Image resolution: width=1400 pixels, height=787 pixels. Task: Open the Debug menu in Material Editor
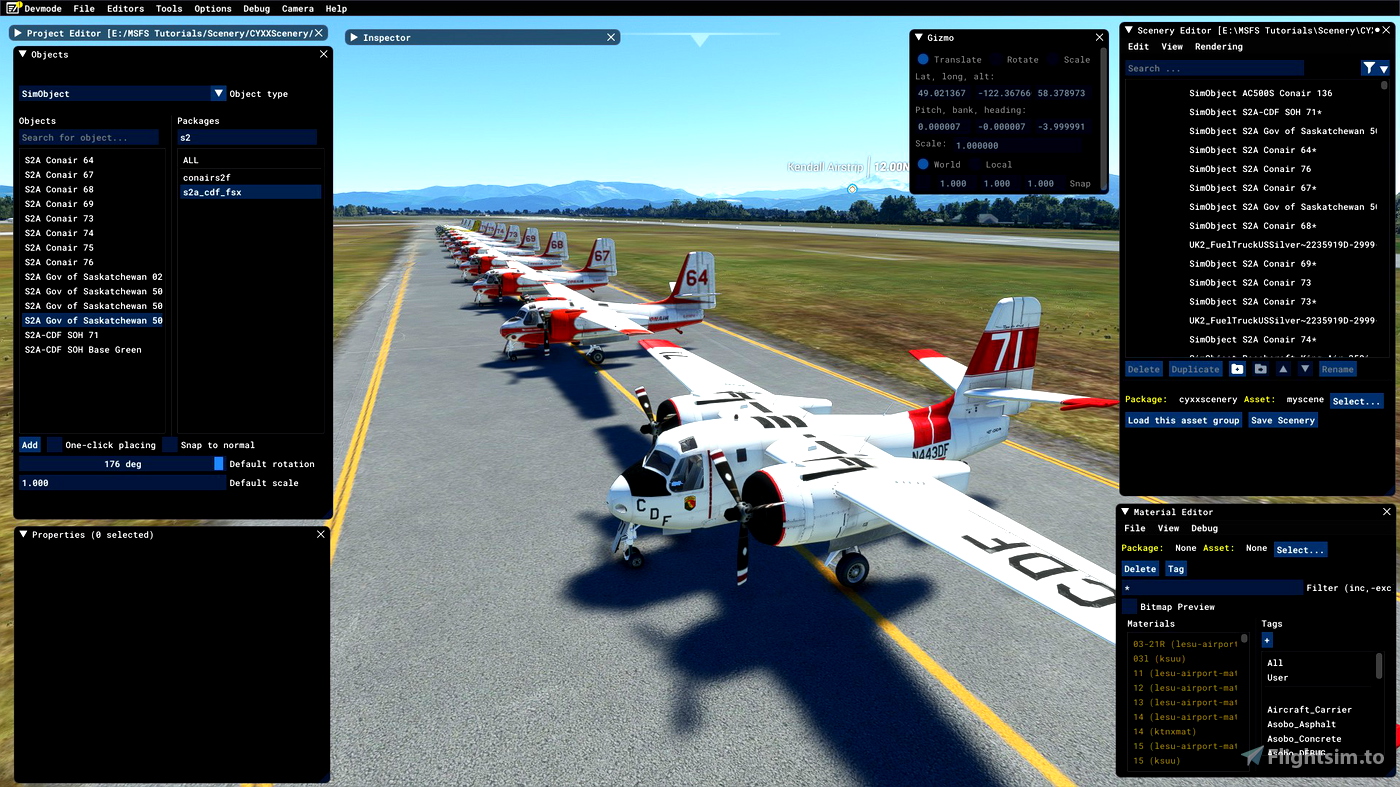point(1204,528)
